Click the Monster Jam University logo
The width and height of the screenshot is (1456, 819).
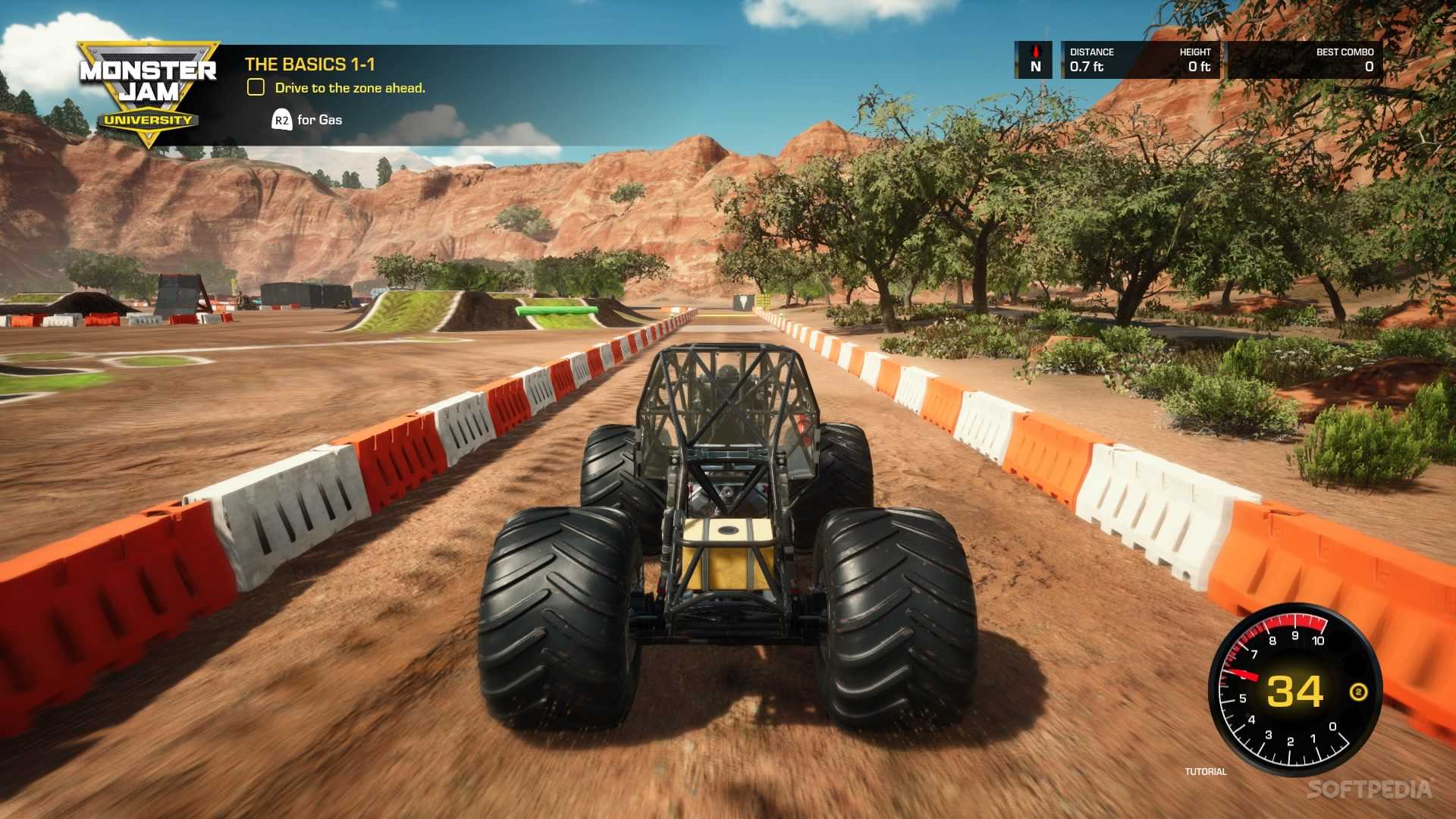click(148, 93)
